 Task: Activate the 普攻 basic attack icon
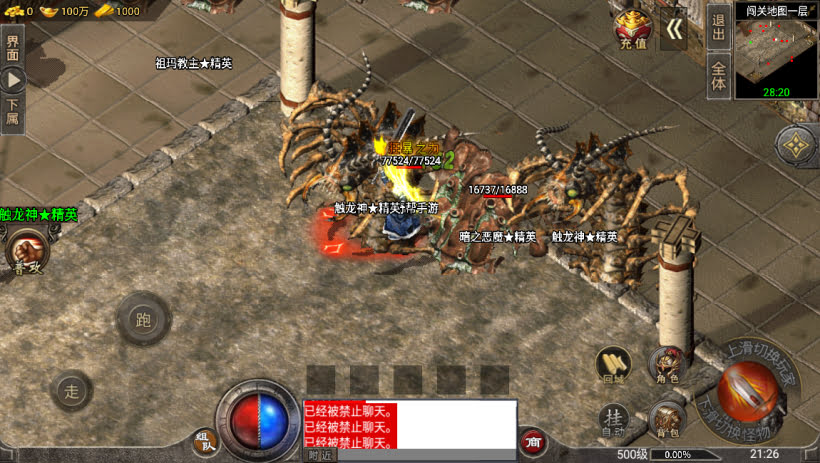pyautogui.click(x=28, y=250)
